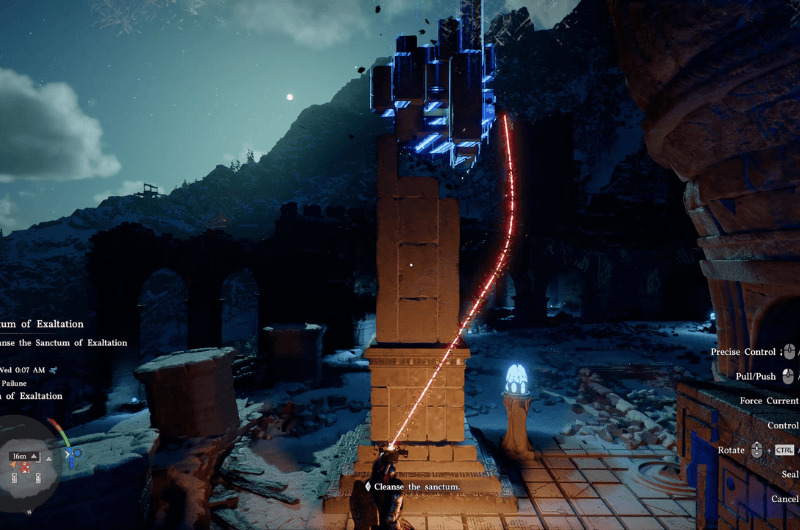Select the Cleanse the Sanctum of Exaltation objective

[63, 344]
